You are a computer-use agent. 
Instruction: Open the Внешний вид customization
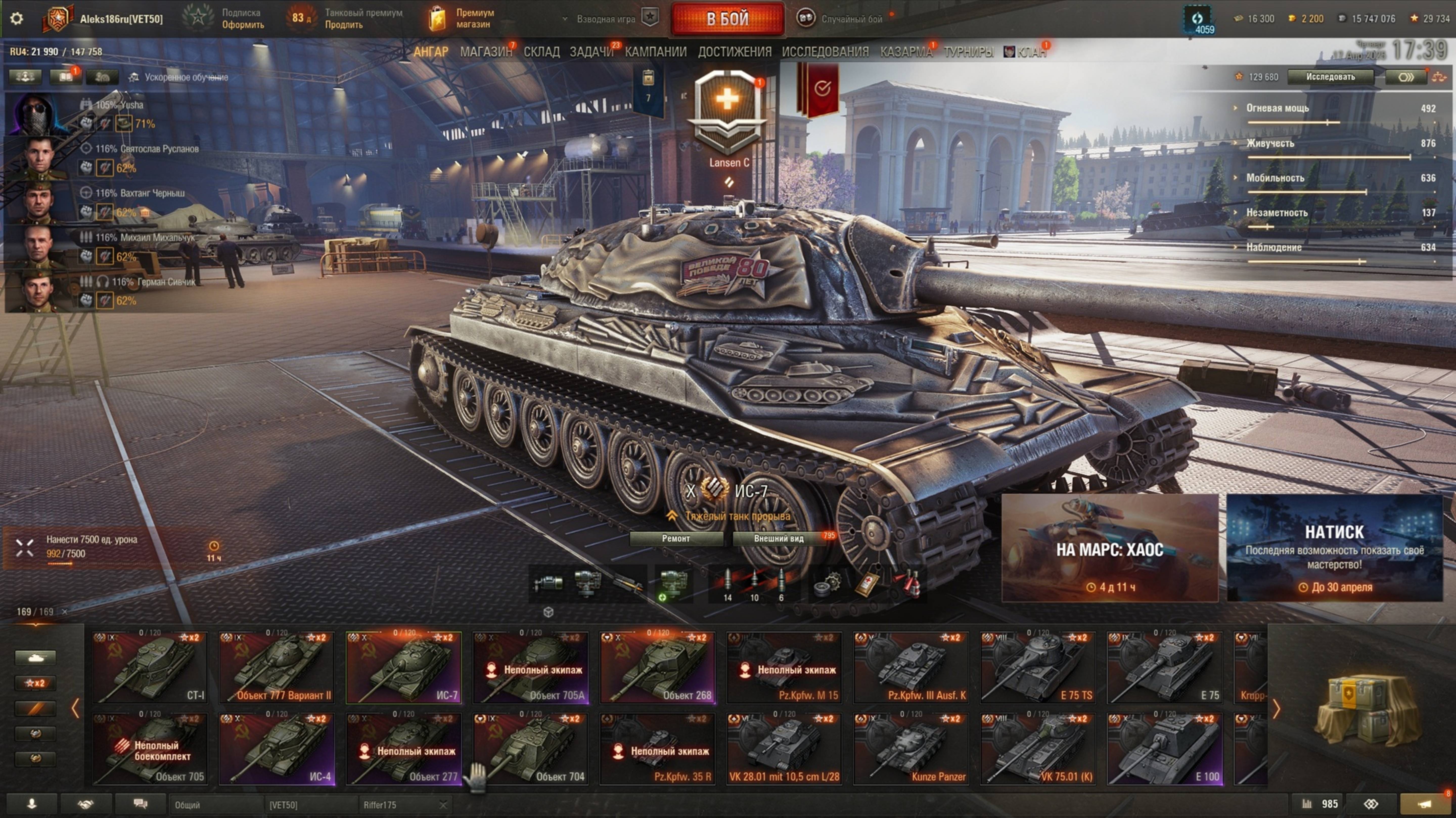pyautogui.click(x=778, y=538)
